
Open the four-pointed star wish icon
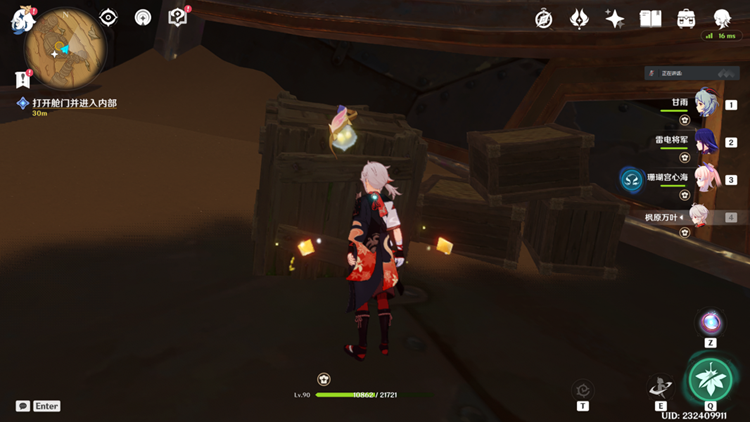click(x=615, y=19)
